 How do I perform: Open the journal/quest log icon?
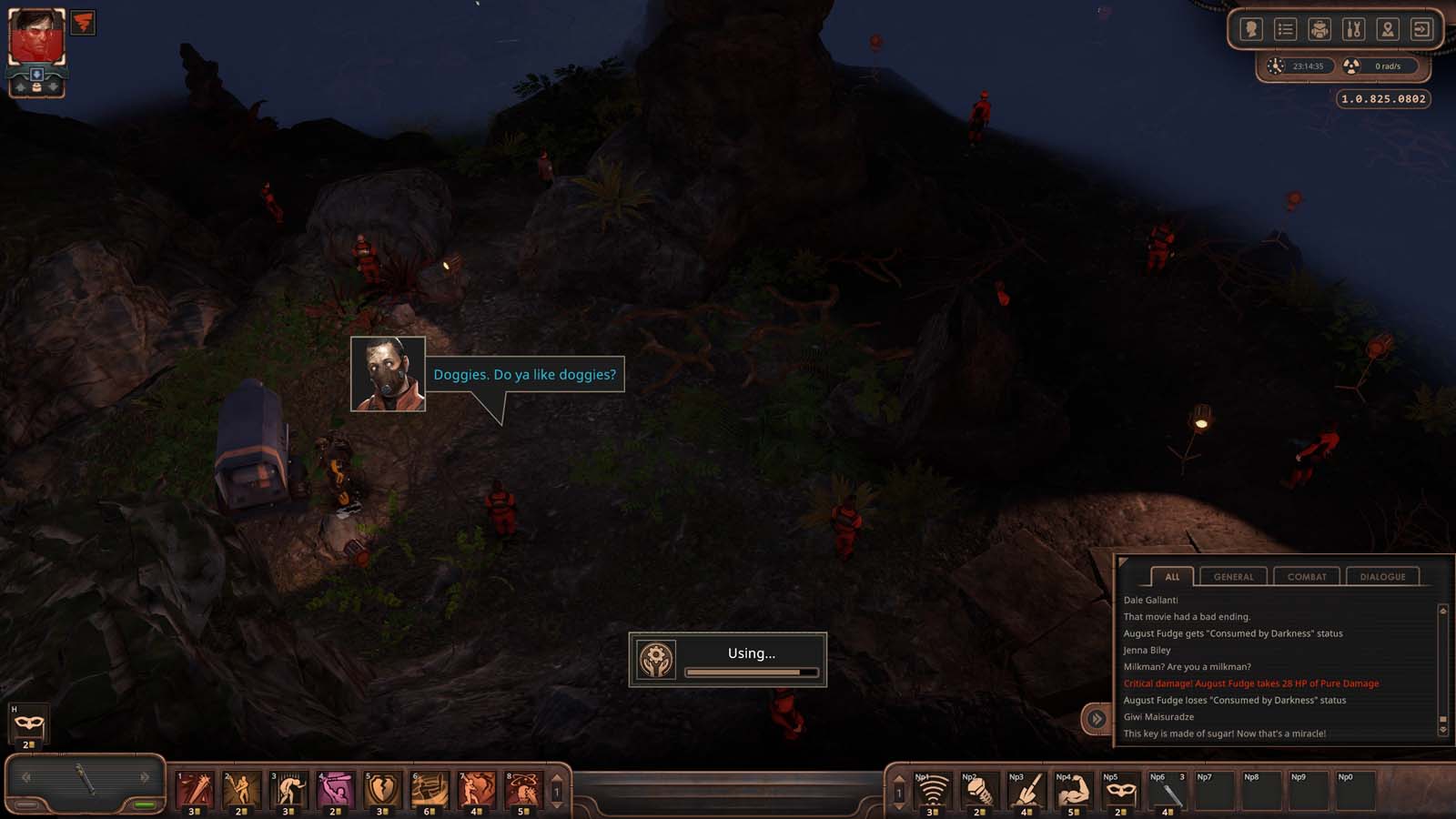[1285, 30]
